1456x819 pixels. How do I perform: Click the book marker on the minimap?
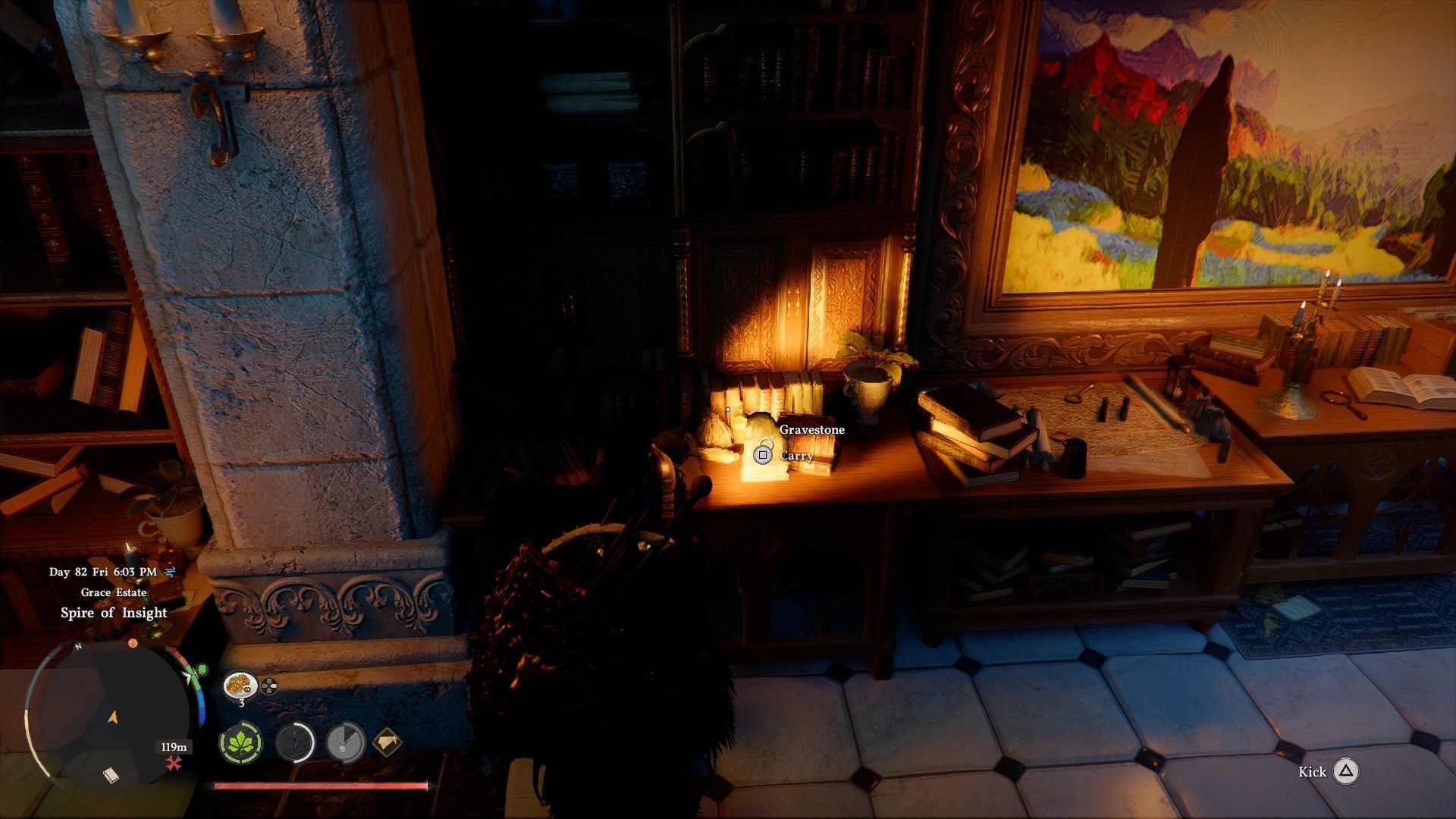[111, 775]
